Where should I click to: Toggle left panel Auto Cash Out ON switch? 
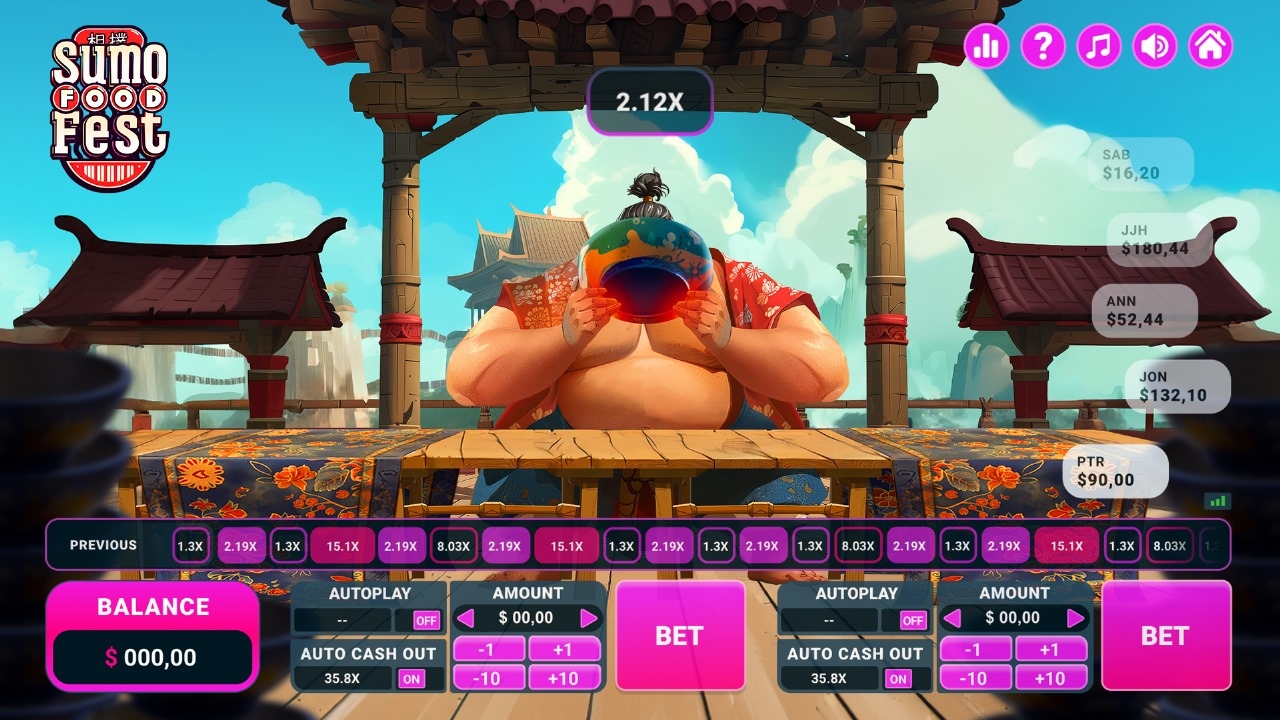point(411,679)
